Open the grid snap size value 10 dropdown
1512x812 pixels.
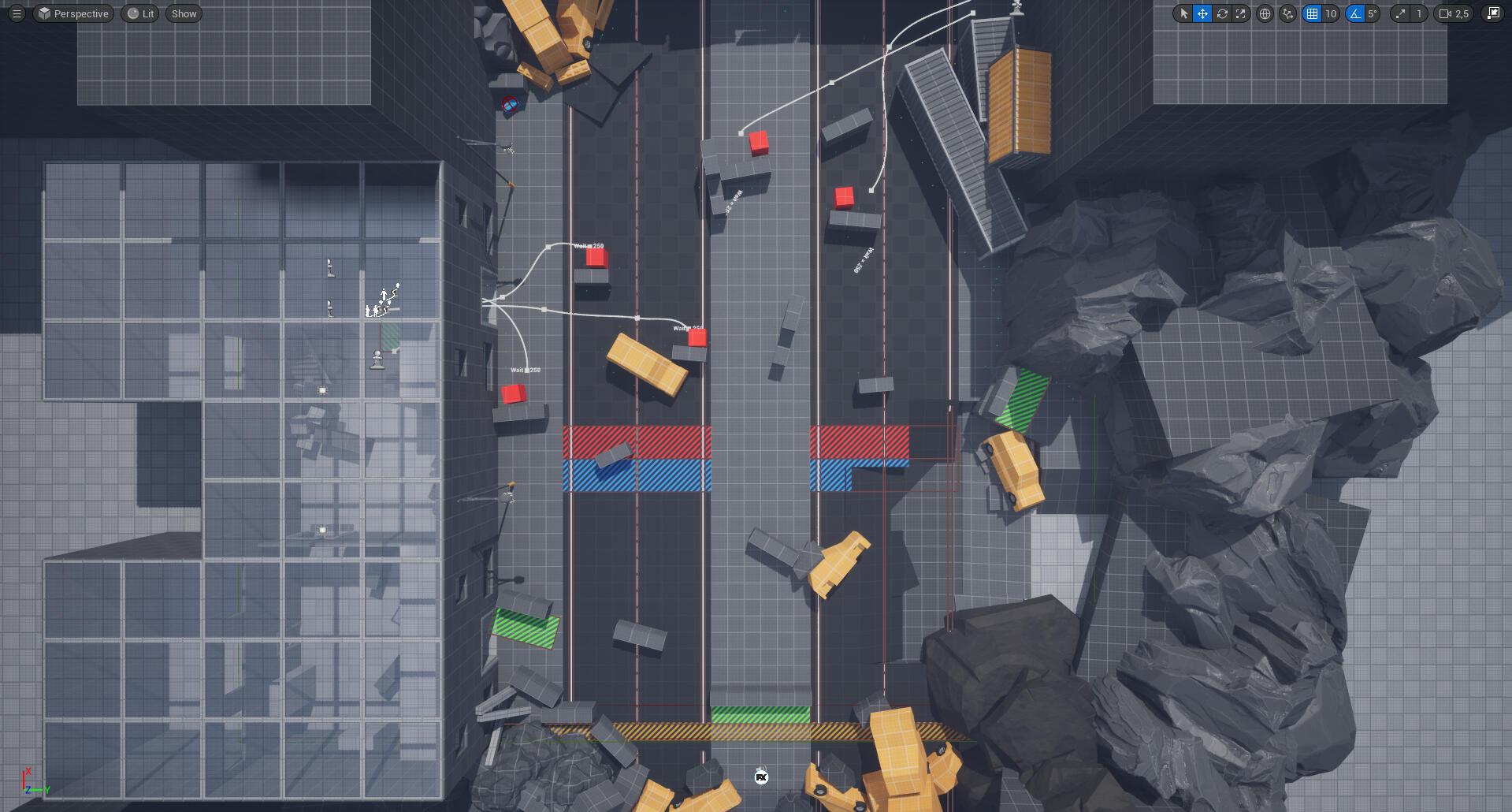click(1331, 13)
